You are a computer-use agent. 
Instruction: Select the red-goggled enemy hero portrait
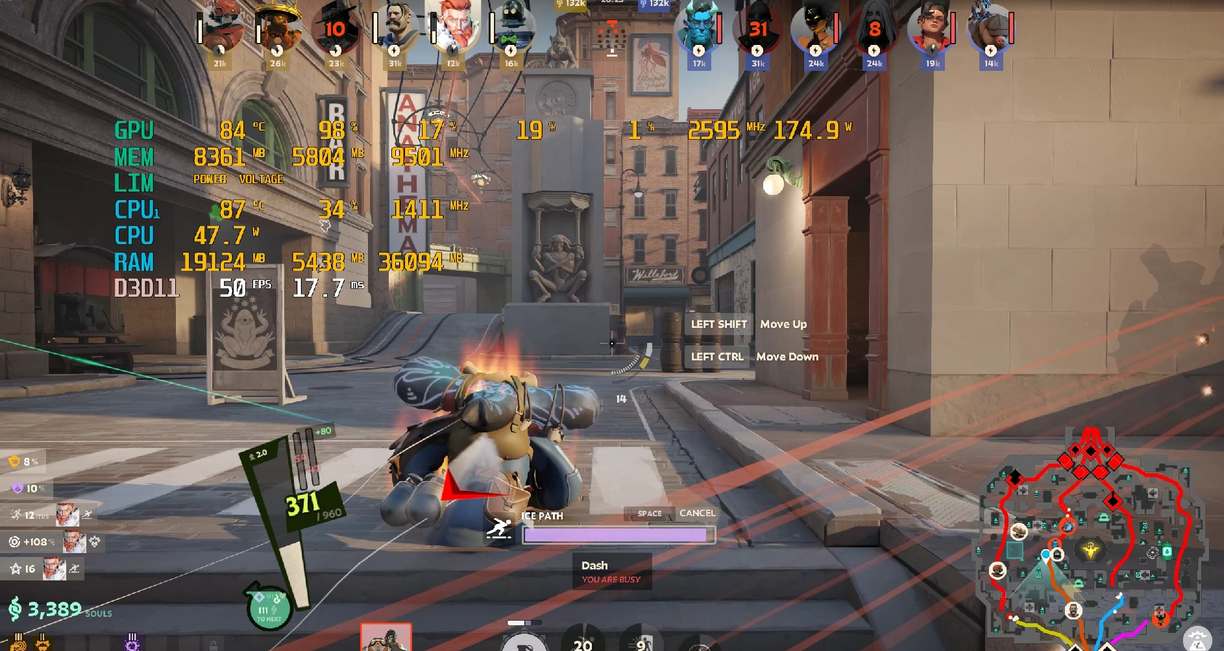(x=931, y=31)
